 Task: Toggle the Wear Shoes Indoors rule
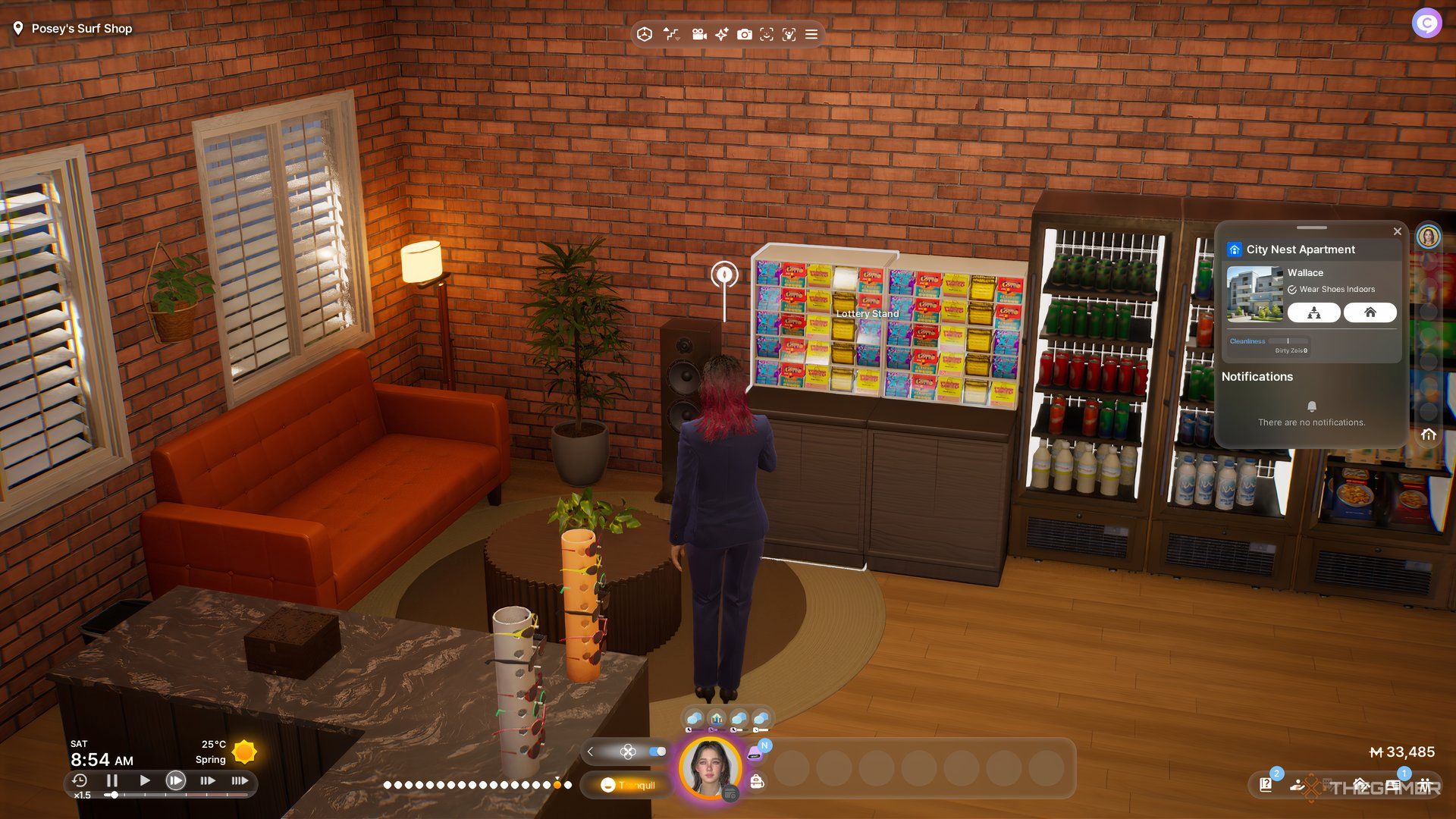point(1292,289)
